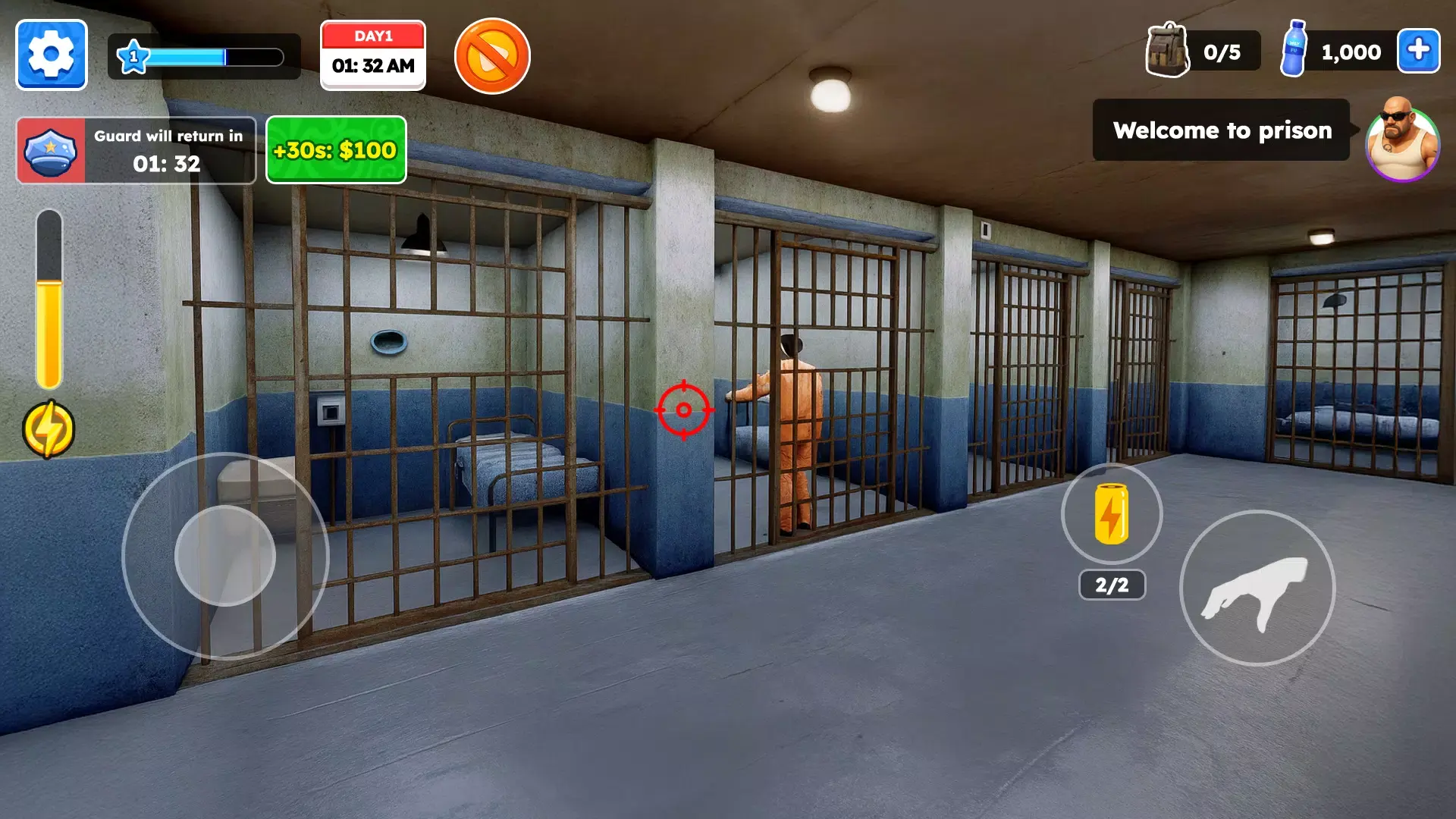Tap the lightning bolt energy icon
The width and height of the screenshot is (1456, 819).
49,428
